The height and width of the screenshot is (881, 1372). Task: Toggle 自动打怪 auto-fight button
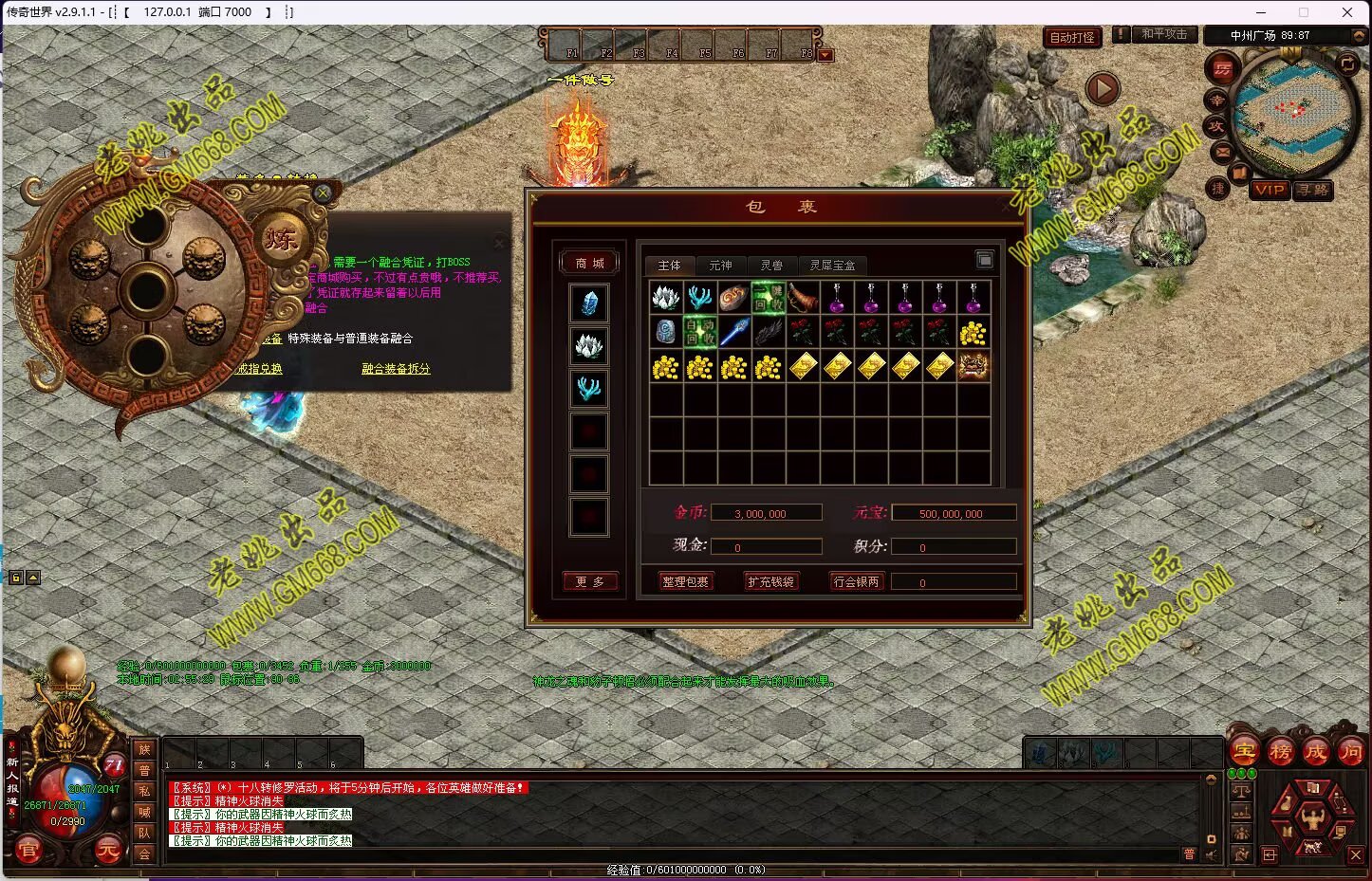coord(1072,37)
